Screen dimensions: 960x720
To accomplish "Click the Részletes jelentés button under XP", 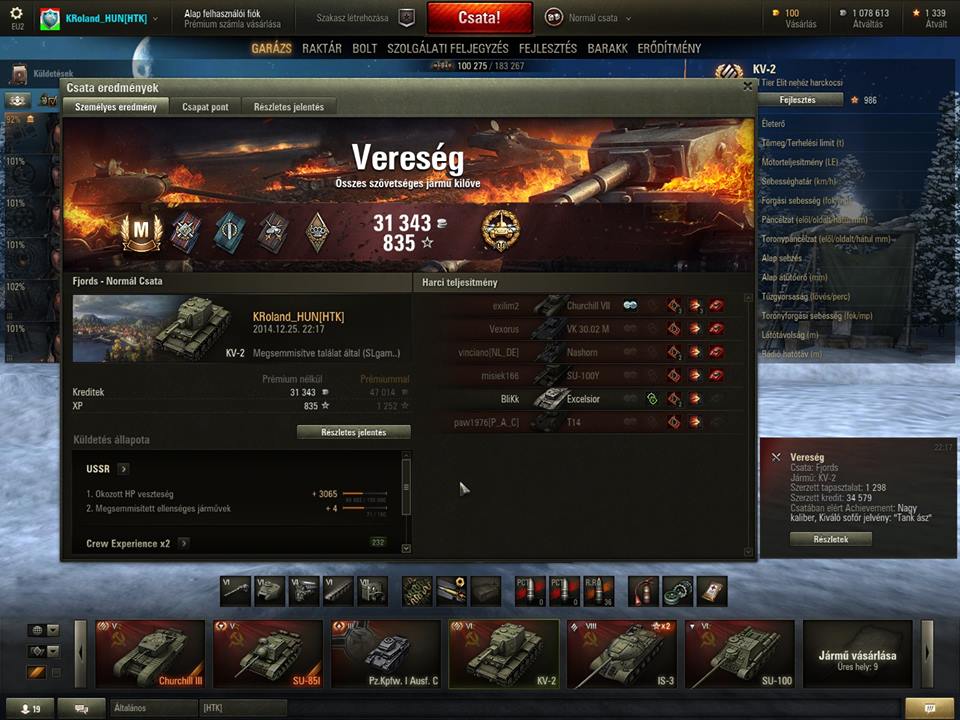I will tap(354, 432).
